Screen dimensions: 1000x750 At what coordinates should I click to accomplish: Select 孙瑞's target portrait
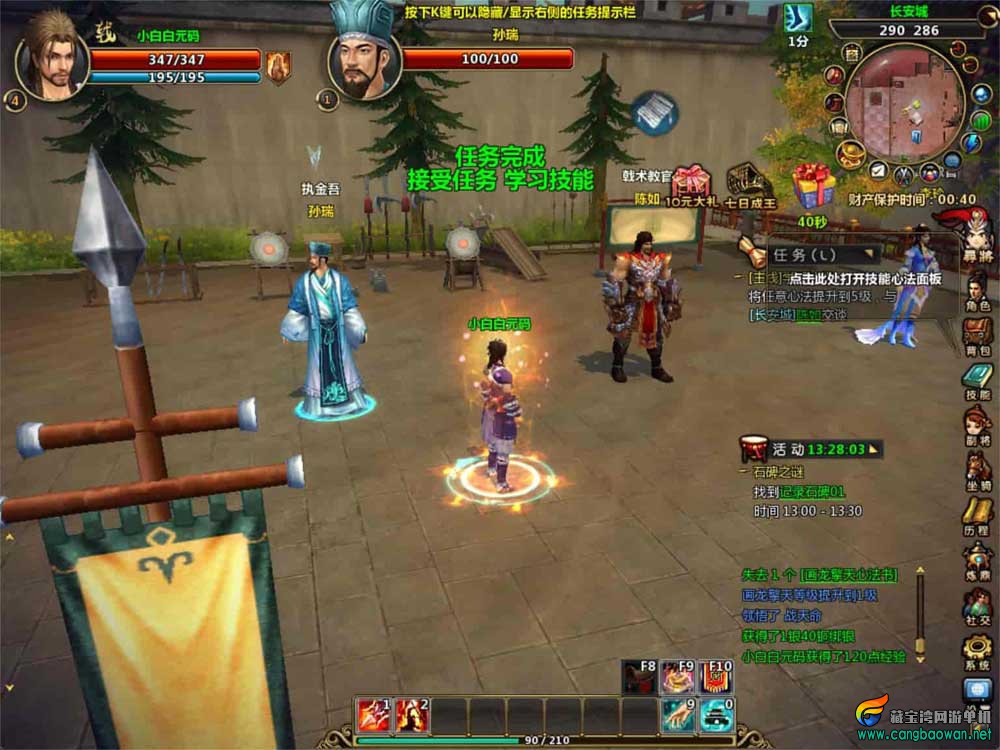364,62
